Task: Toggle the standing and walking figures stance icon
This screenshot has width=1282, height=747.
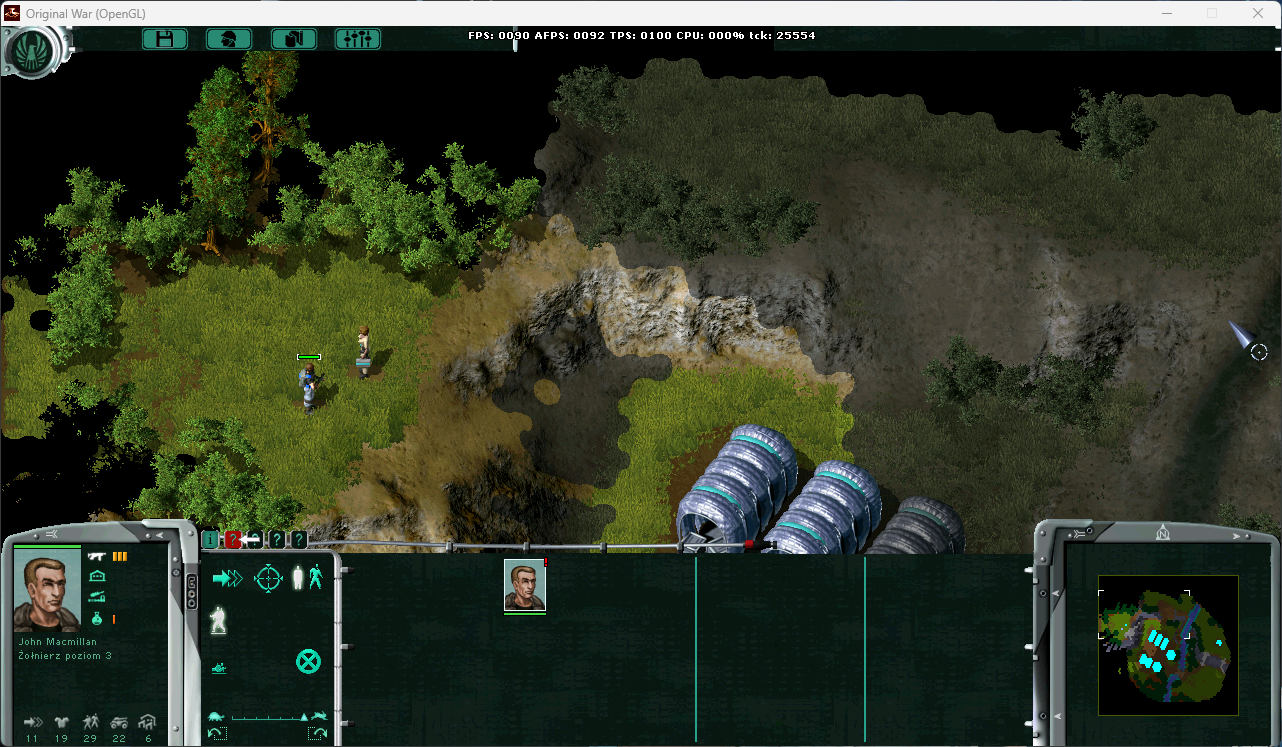Action: point(307,577)
